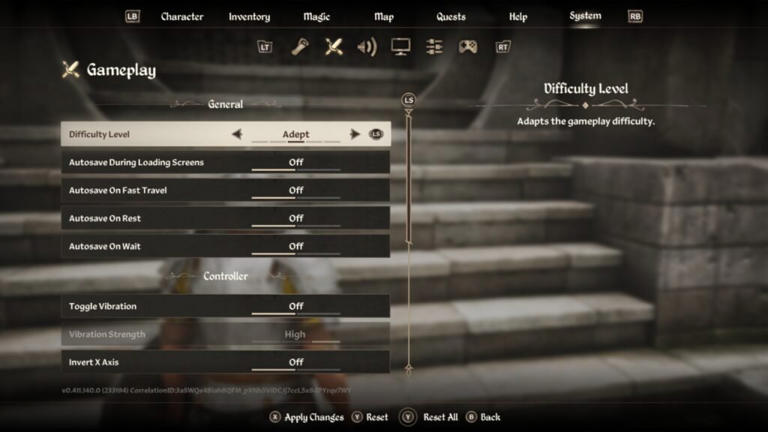Lower difficulty with the left arrow

click(237, 134)
